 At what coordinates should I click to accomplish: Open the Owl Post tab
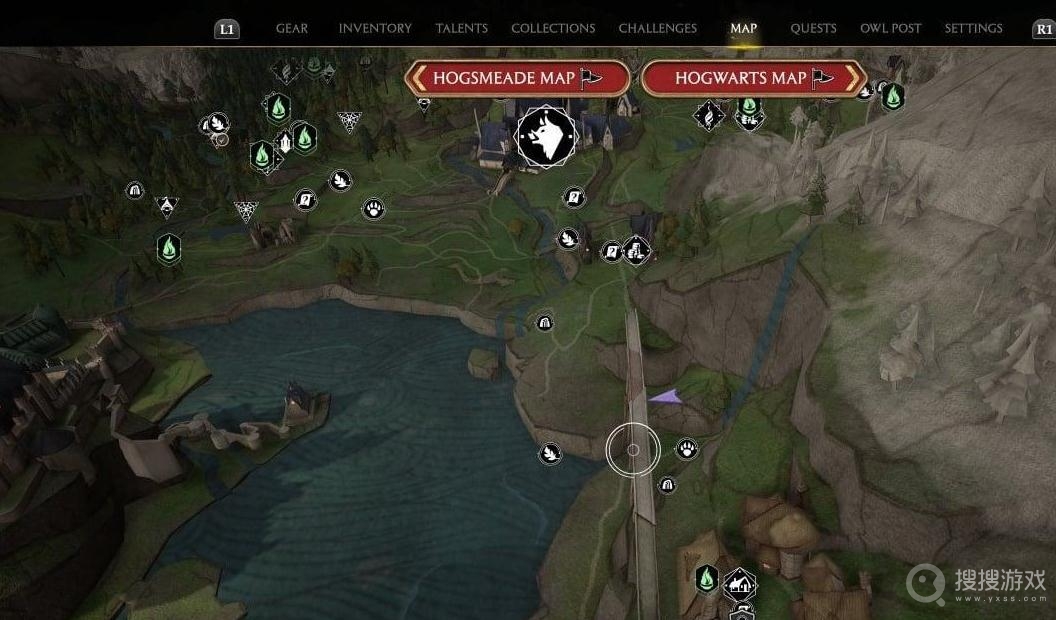click(891, 28)
